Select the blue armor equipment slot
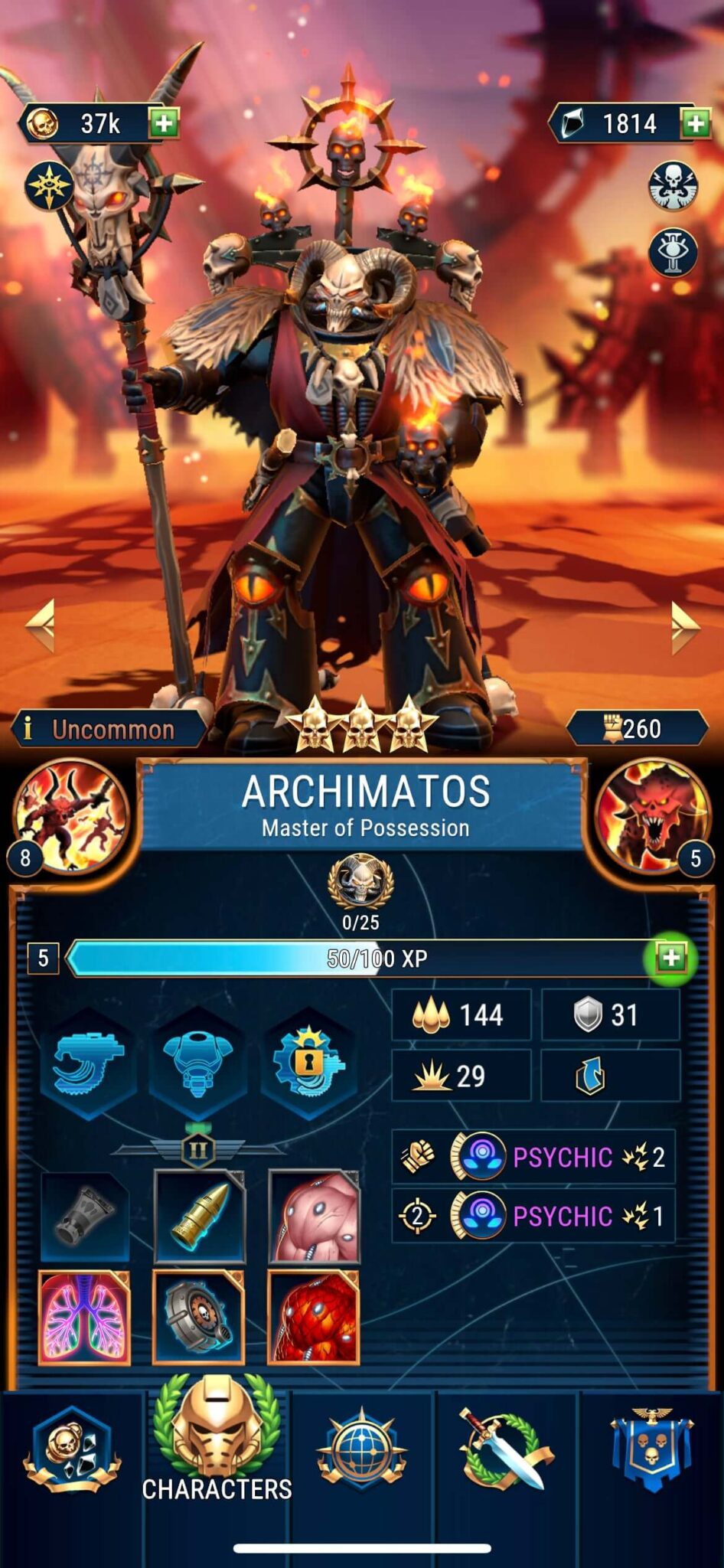This screenshot has width=724, height=1568. [198, 1063]
